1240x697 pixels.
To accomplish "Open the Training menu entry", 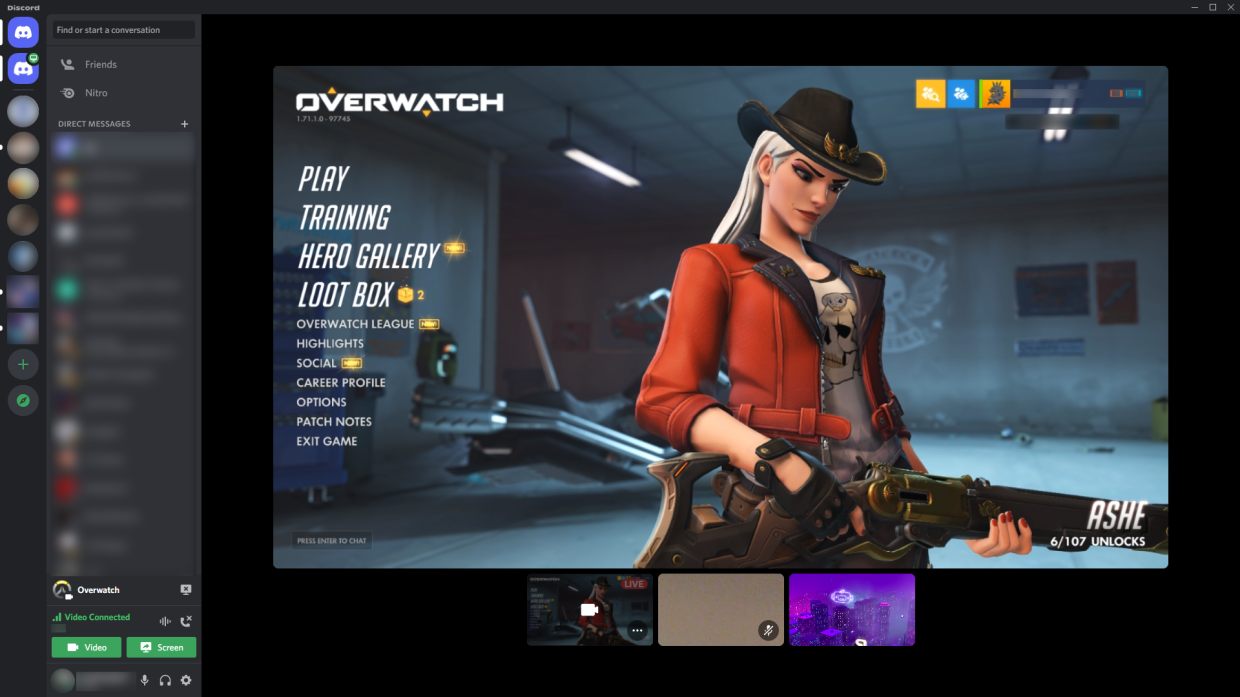I will point(344,217).
